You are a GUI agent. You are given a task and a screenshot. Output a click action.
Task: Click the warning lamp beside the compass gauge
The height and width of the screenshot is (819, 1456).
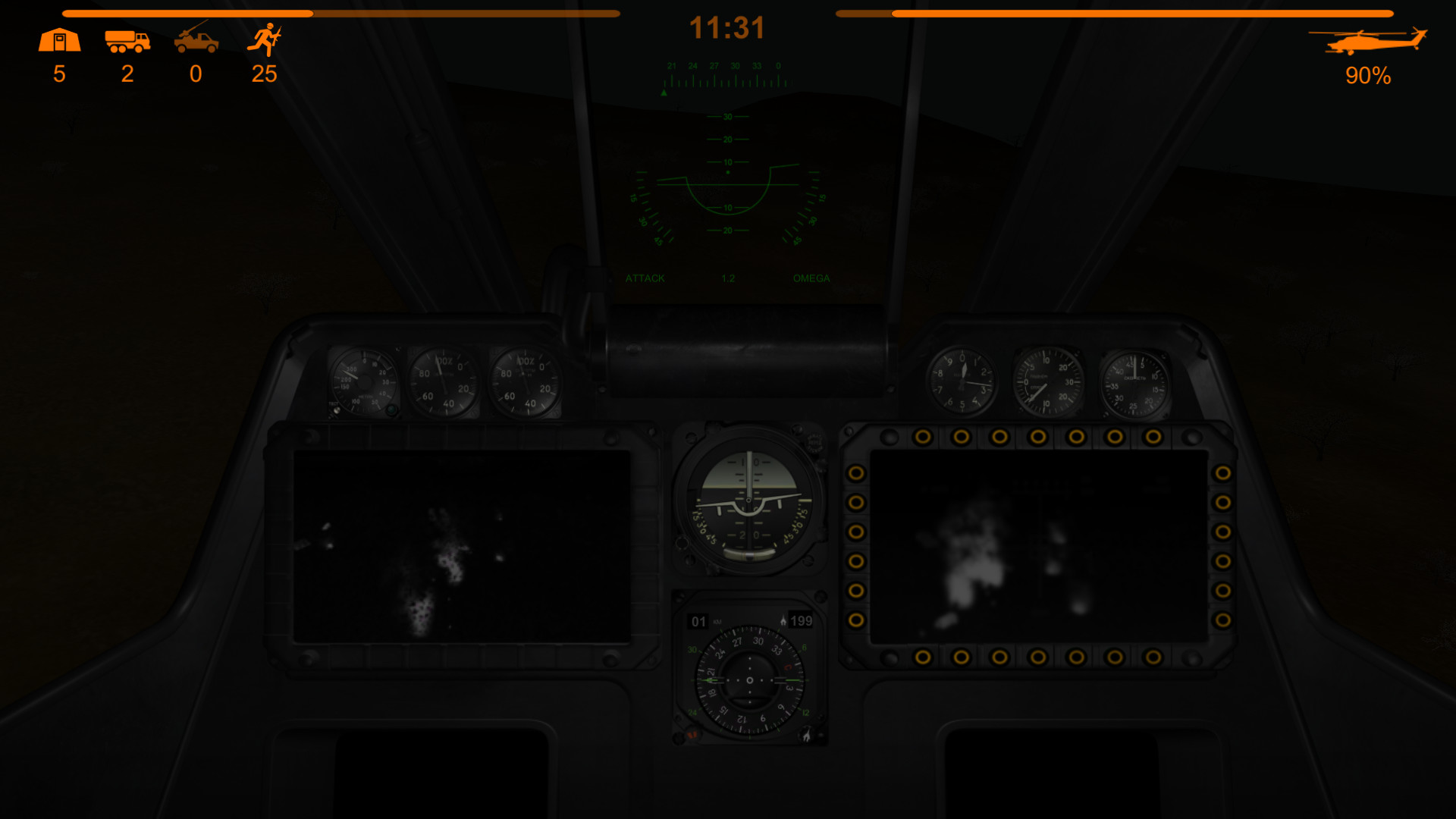pyautogui.click(x=690, y=732)
